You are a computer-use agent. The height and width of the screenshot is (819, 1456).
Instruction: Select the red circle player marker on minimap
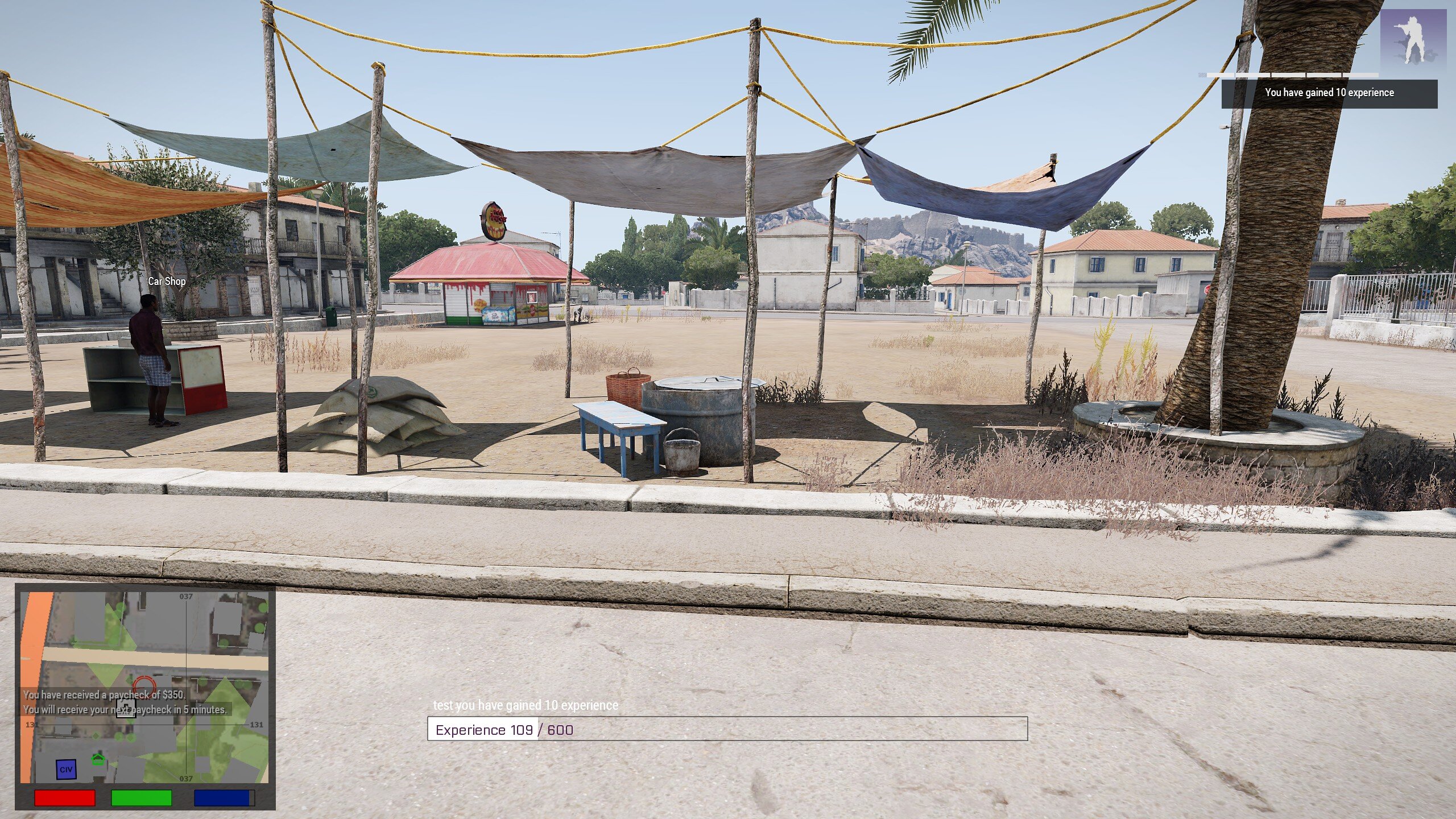(x=144, y=685)
